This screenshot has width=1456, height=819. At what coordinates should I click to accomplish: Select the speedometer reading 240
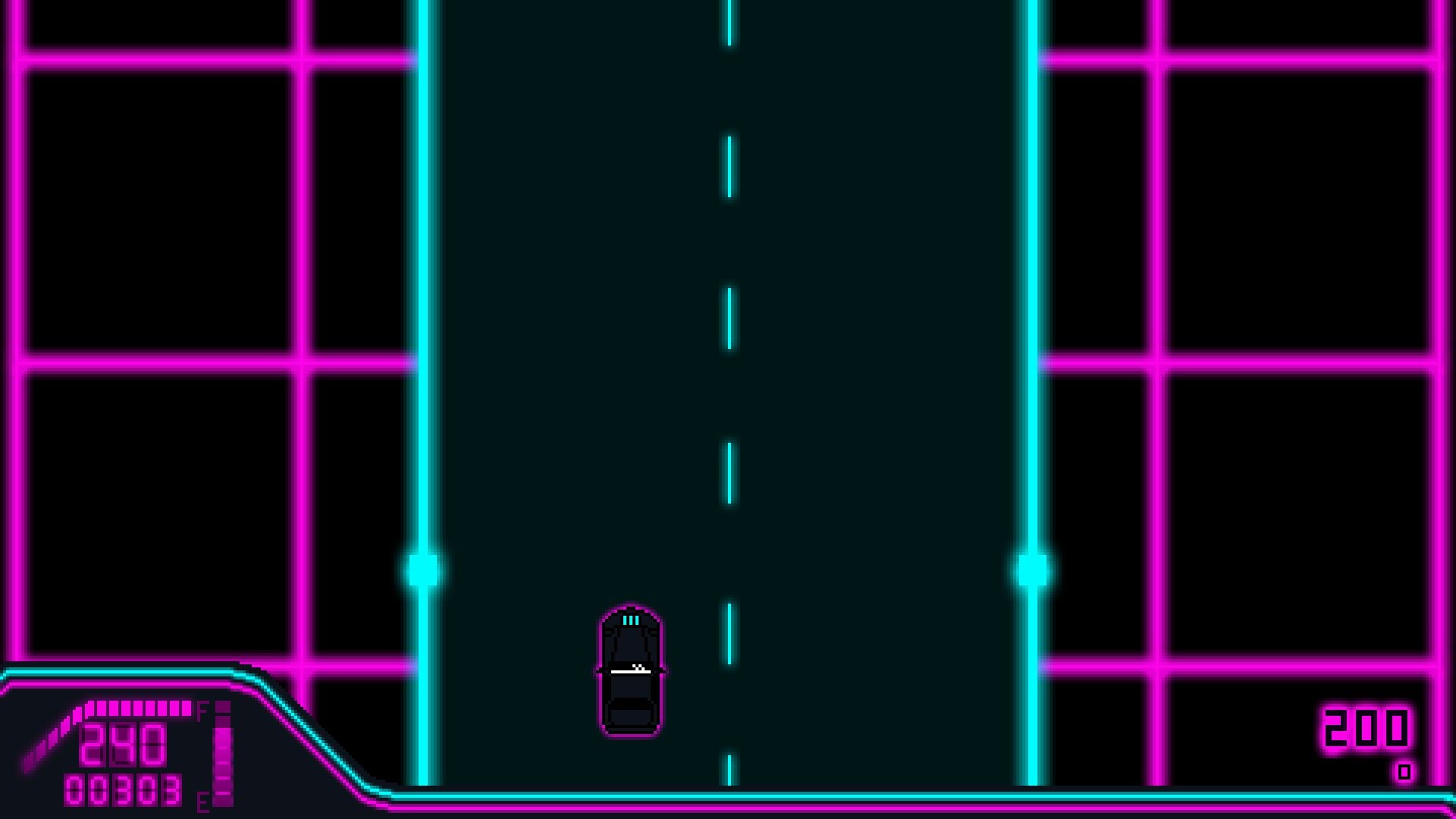click(x=123, y=745)
